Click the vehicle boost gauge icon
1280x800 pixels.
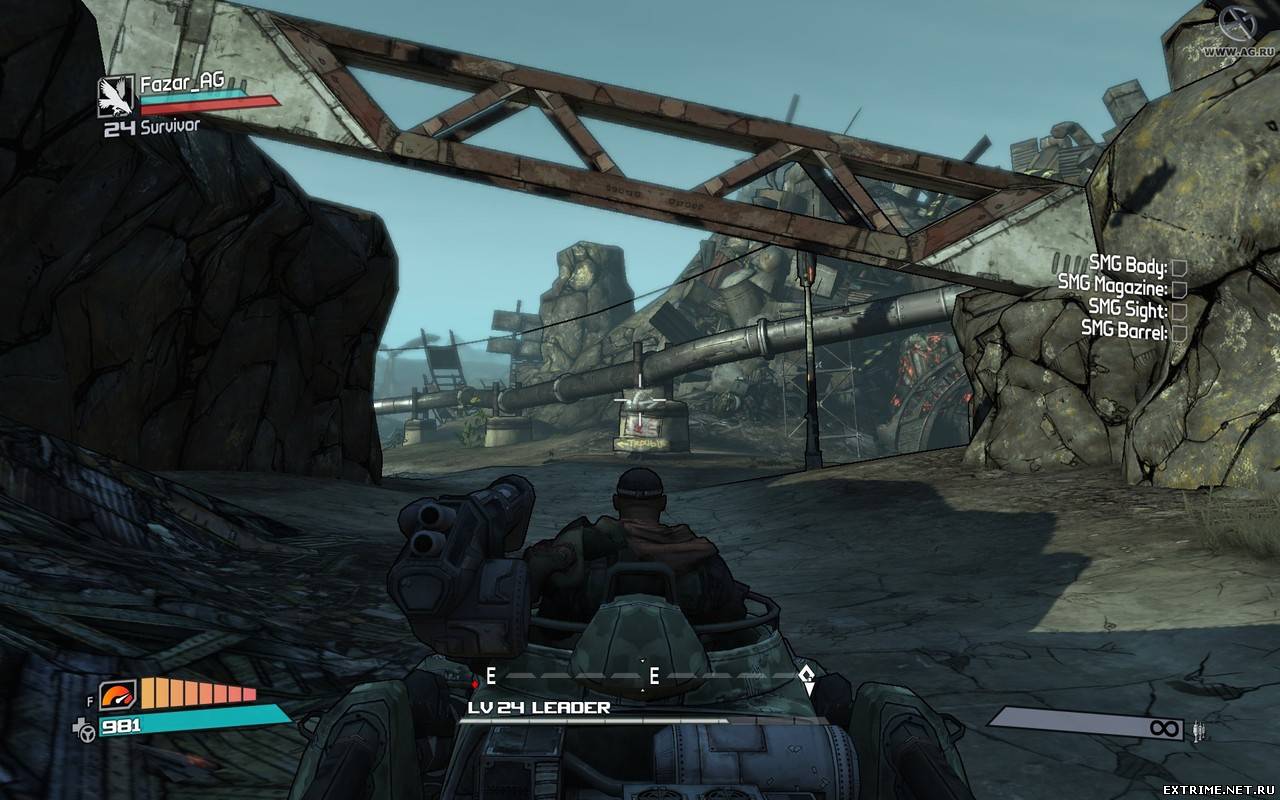click(117, 694)
